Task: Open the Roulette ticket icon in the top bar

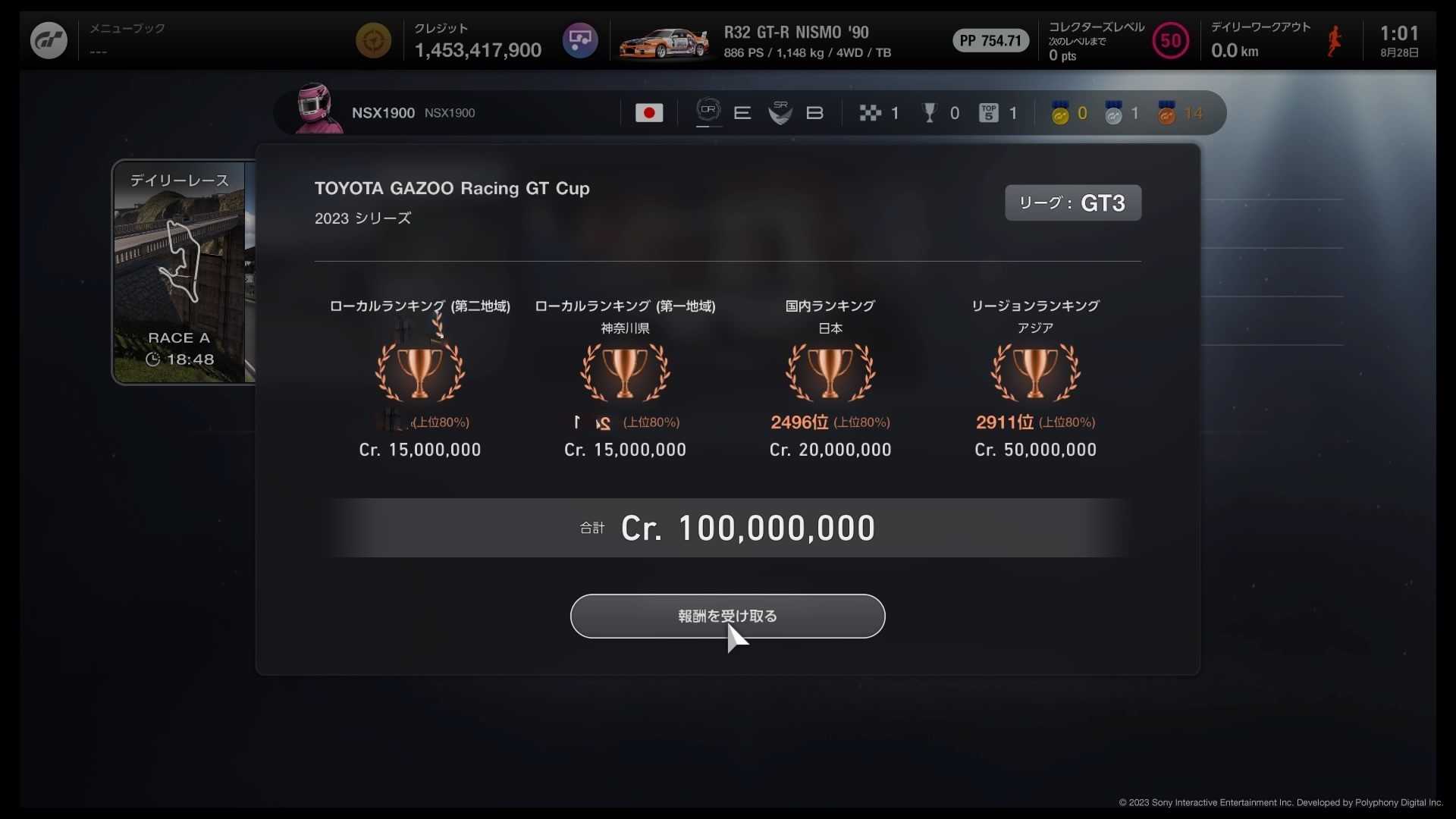Action: [579, 39]
